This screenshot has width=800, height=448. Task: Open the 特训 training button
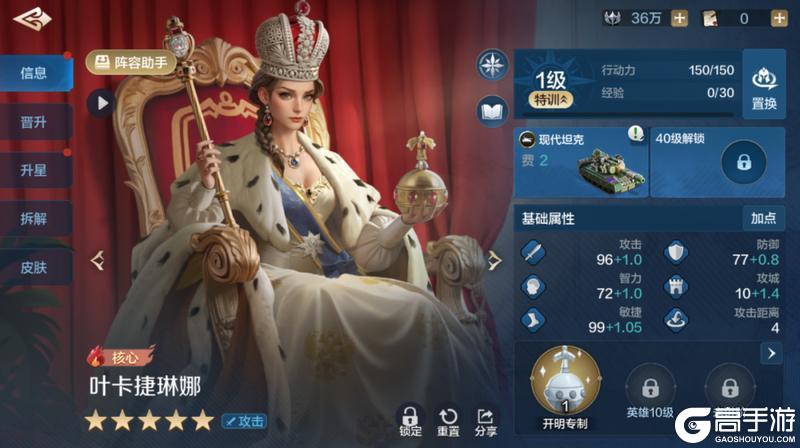point(553,100)
